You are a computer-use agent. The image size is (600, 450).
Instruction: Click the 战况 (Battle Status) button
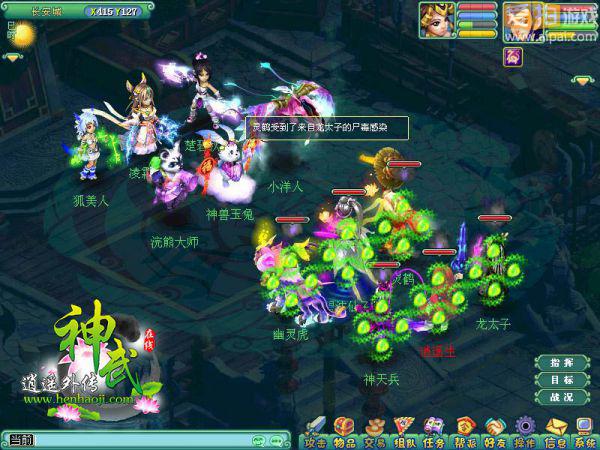[x=561, y=397]
